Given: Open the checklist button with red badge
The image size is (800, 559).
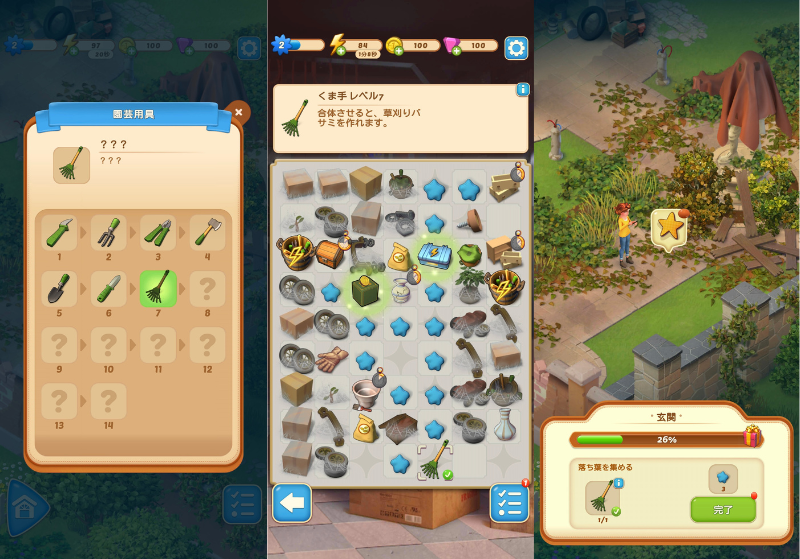Looking at the screenshot, I should click(x=509, y=503).
